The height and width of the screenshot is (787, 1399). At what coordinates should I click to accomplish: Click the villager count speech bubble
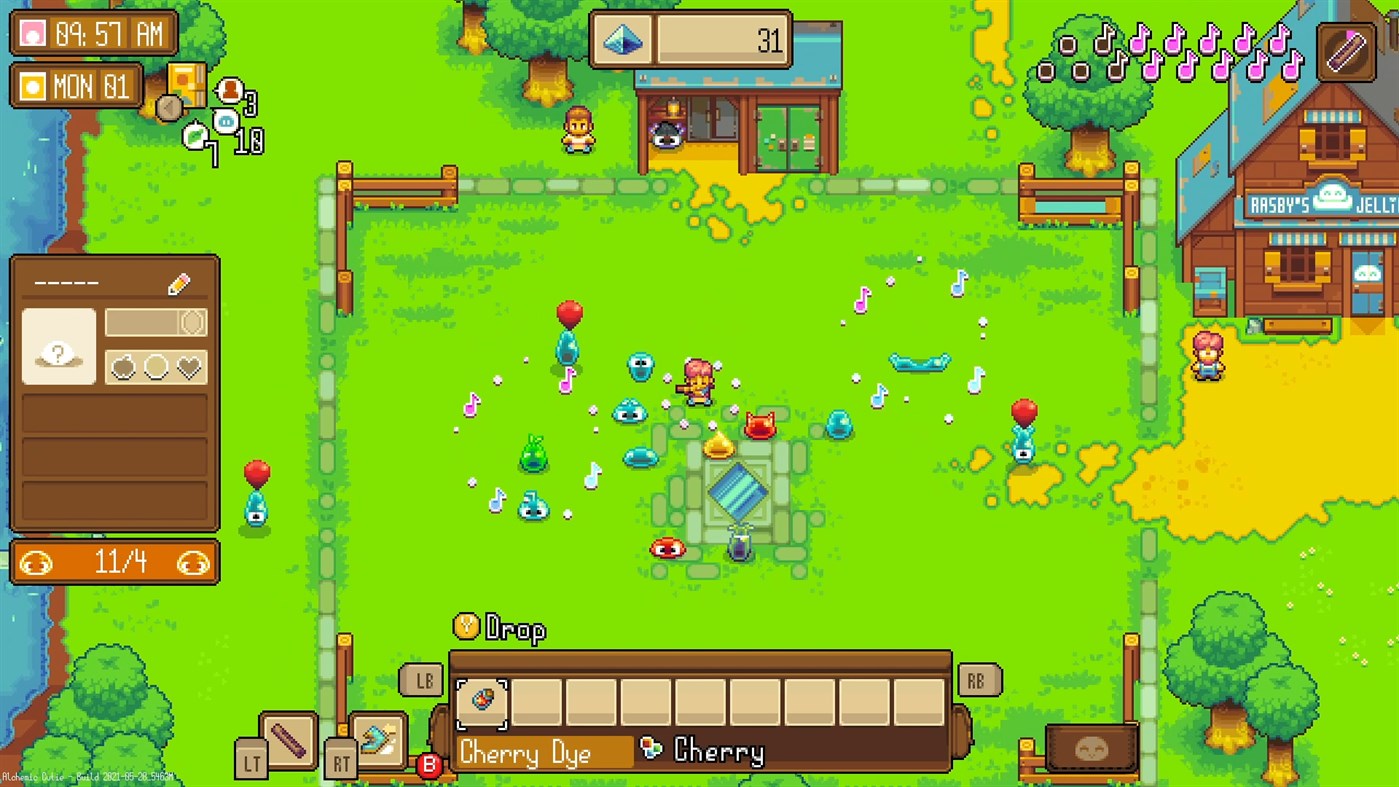229,90
